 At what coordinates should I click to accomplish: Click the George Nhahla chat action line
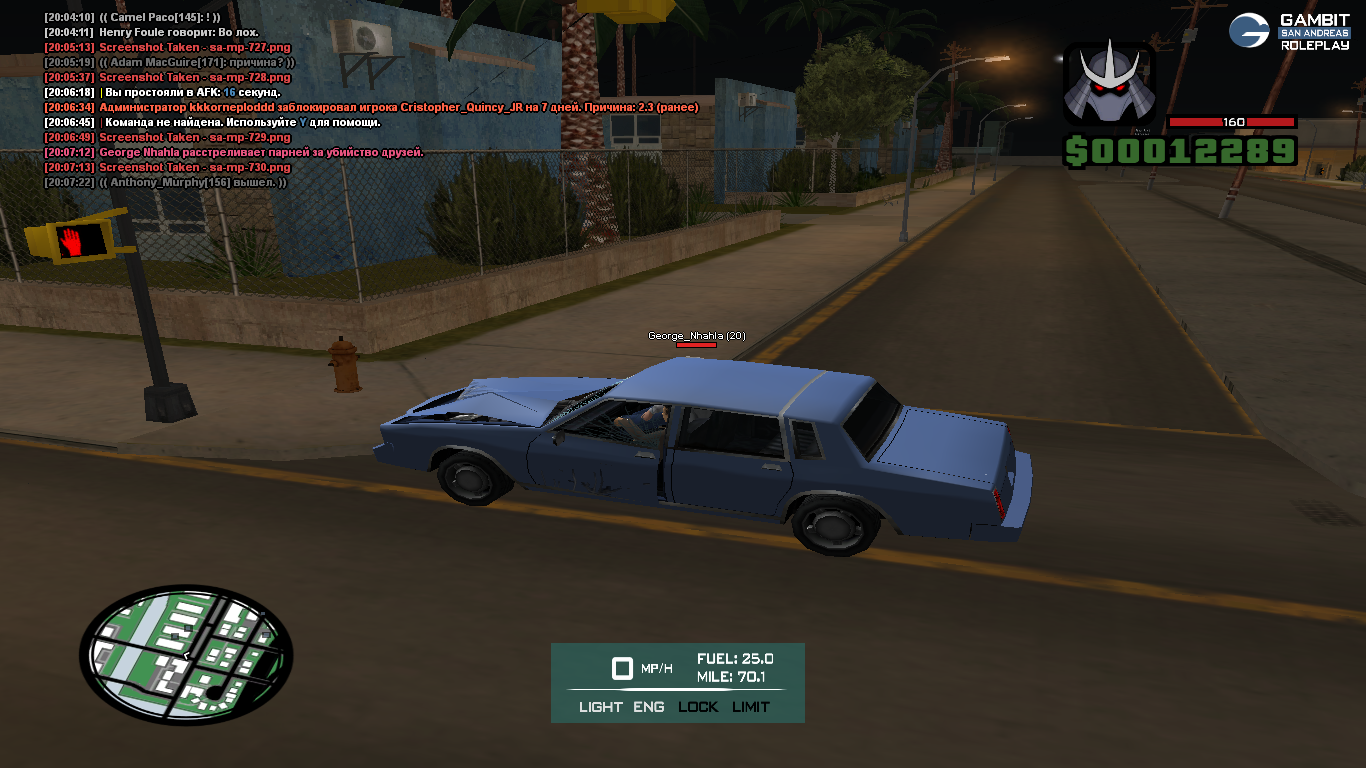click(261, 152)
